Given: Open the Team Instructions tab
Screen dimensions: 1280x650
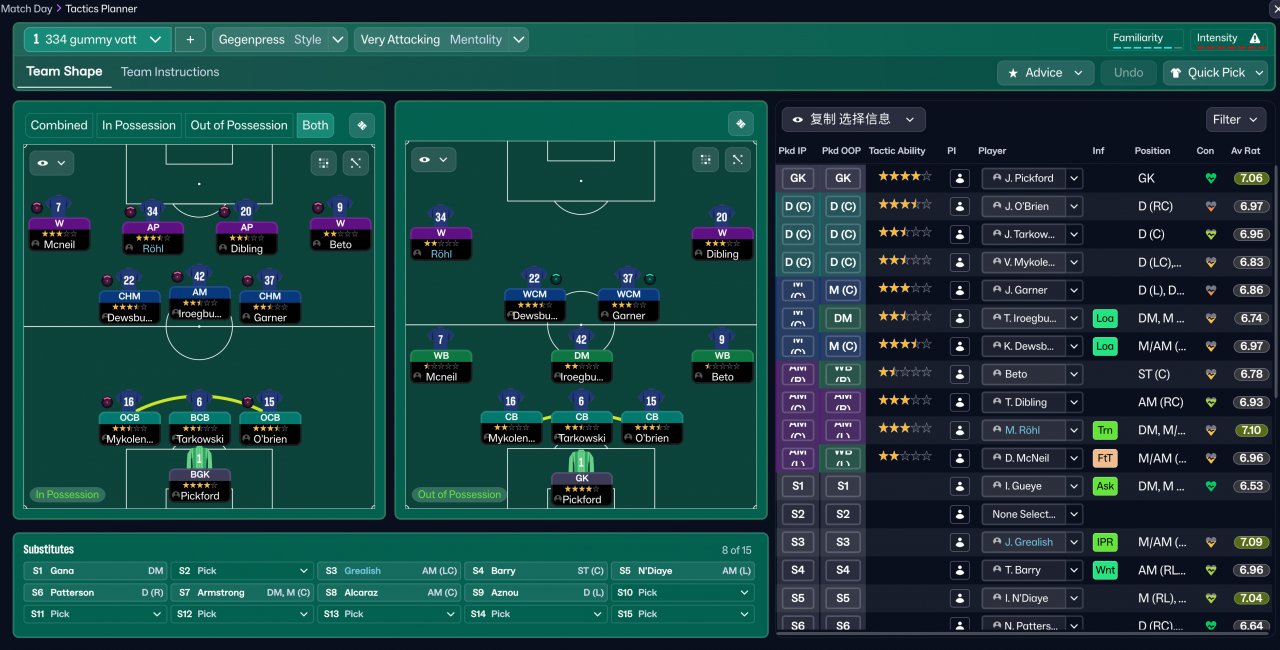Looking at the screenshot, I should (x=170, y=72).
